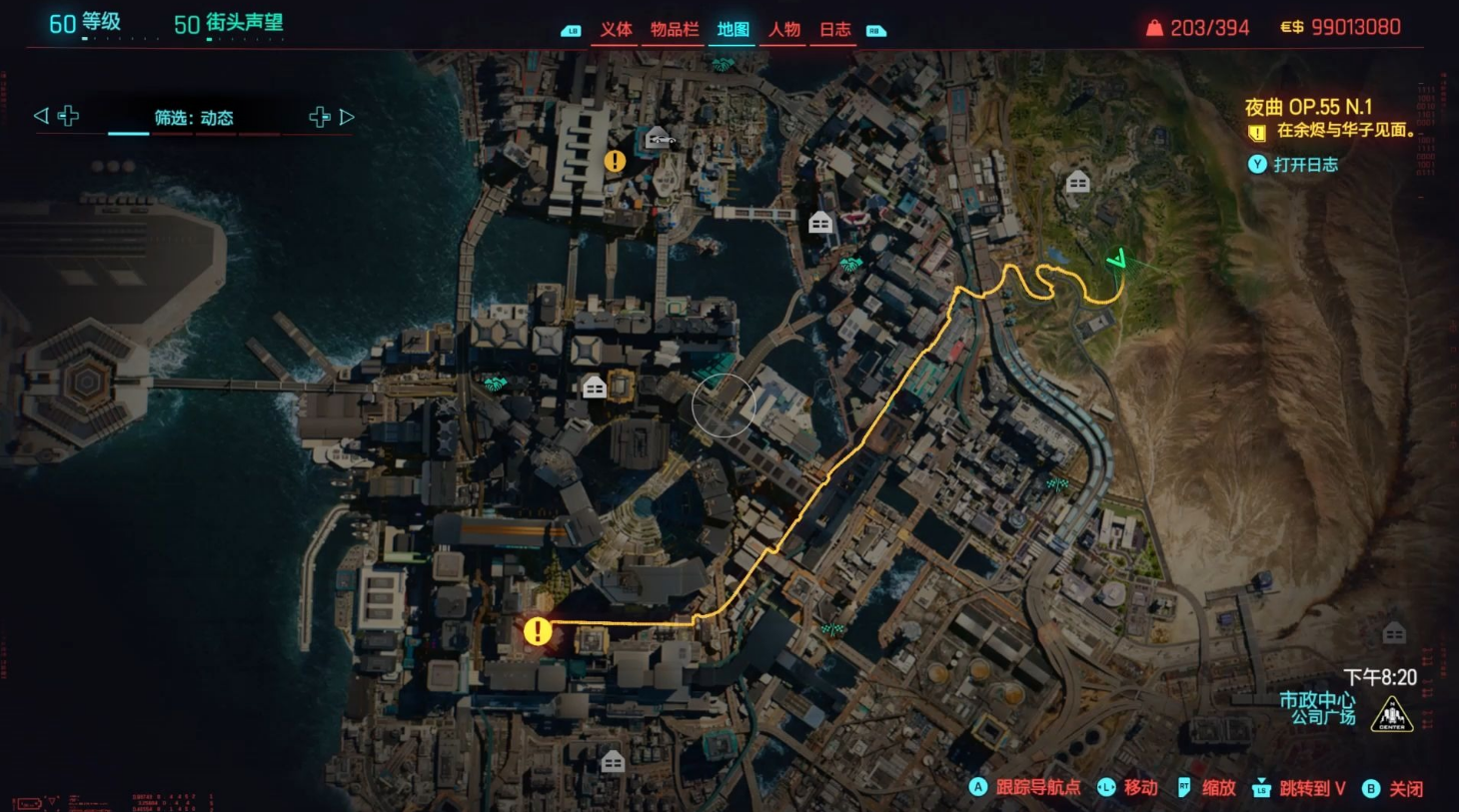Screen dimensions: 1459x812
Task: Choose the fast travel point in the green hills
Action: click(1077, 182)
